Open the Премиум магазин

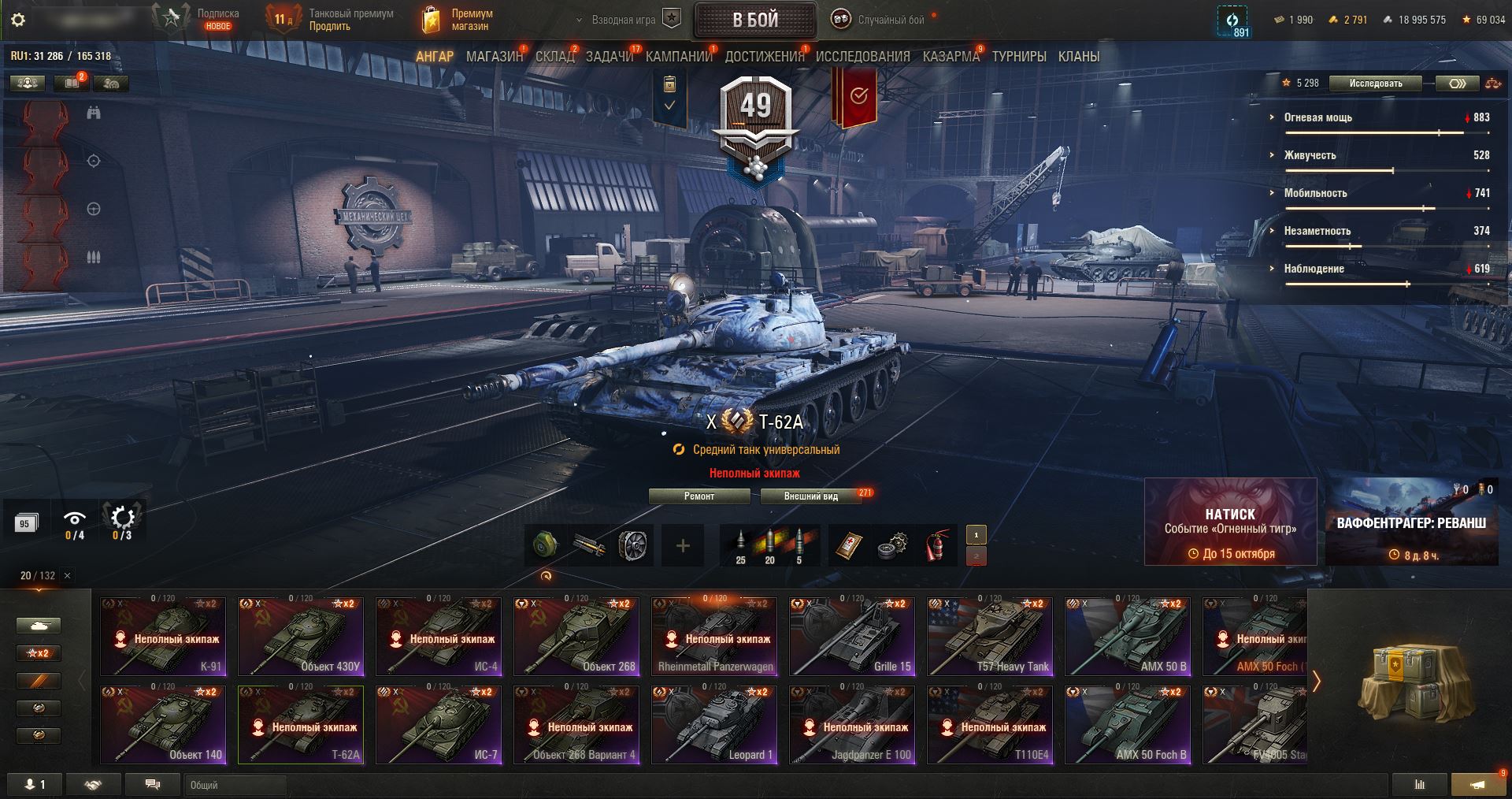(x=458, y=20)
